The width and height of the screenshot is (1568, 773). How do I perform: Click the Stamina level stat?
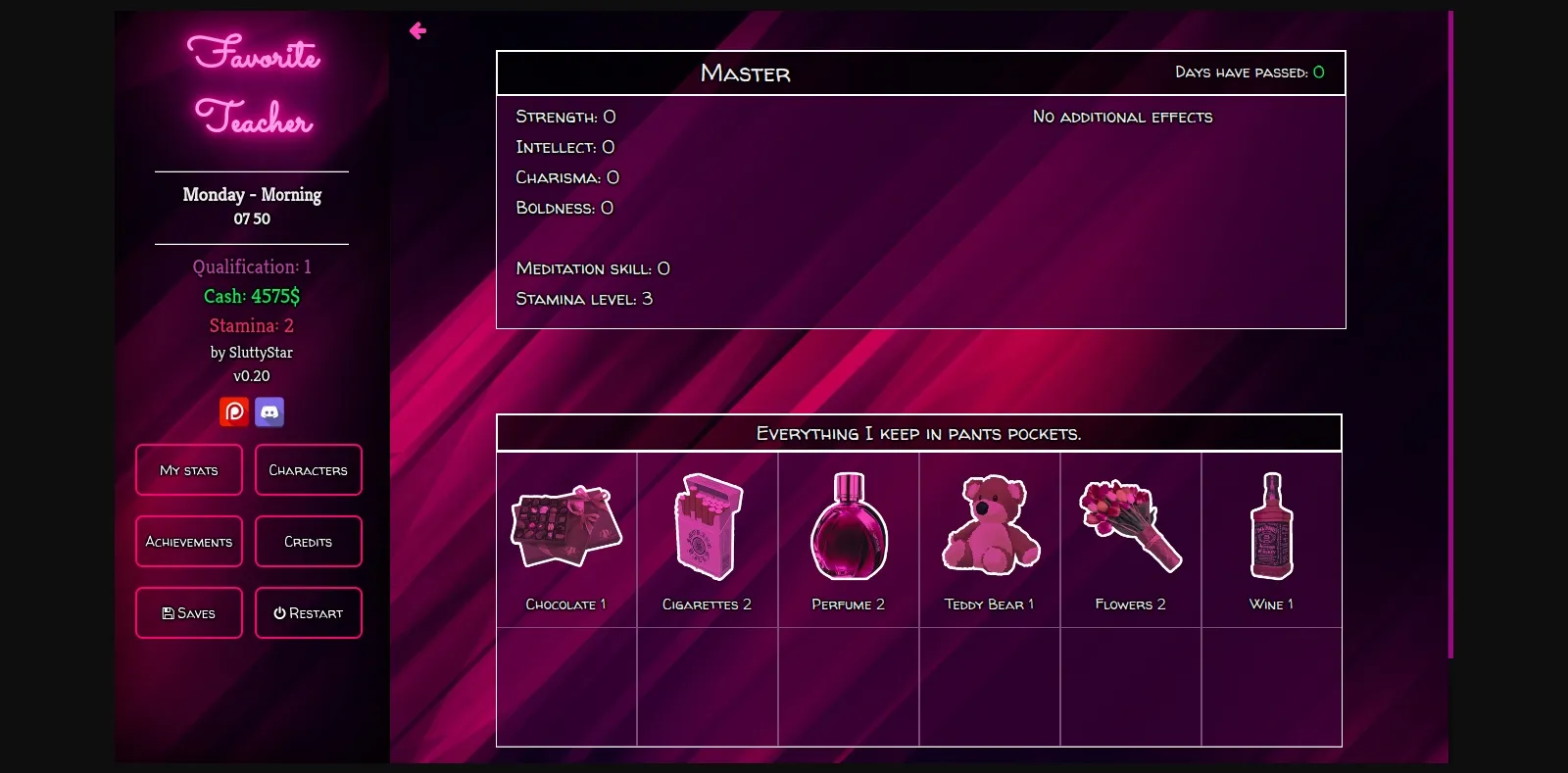tap(585, 299)
